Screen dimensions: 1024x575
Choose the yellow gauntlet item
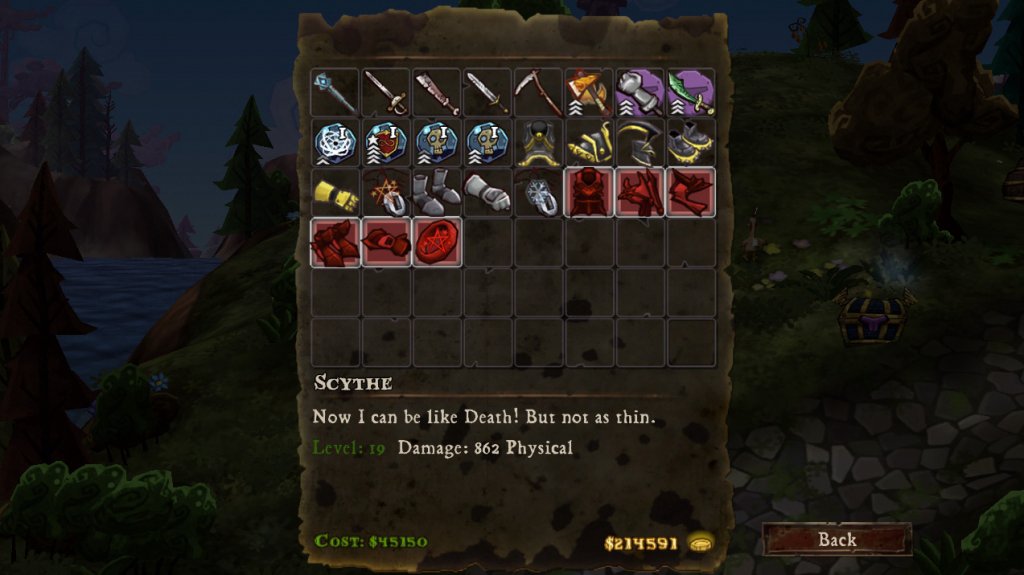click(335, 193)
